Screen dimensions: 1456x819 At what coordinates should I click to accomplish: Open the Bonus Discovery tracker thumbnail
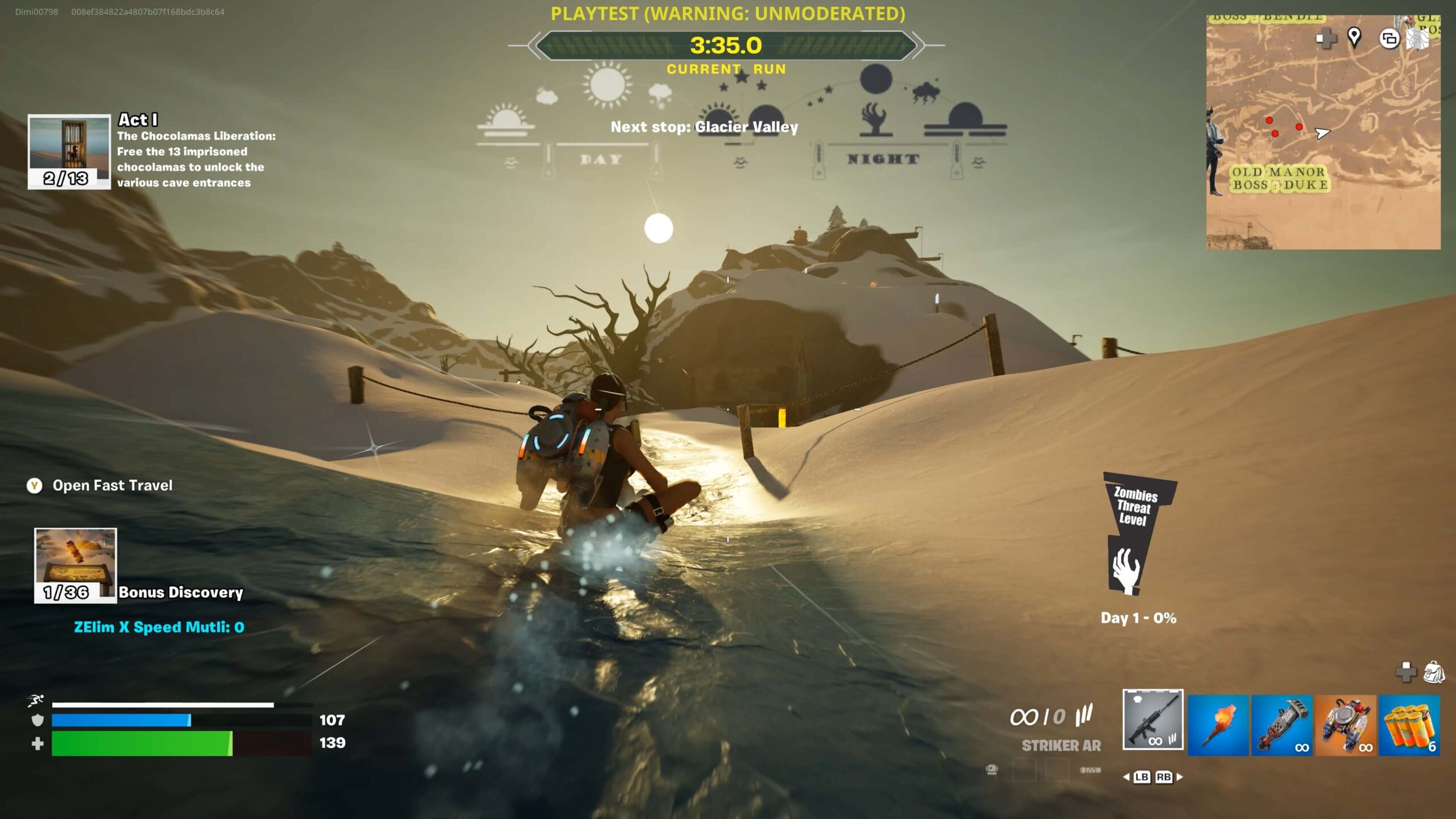(x=75, y=565)
